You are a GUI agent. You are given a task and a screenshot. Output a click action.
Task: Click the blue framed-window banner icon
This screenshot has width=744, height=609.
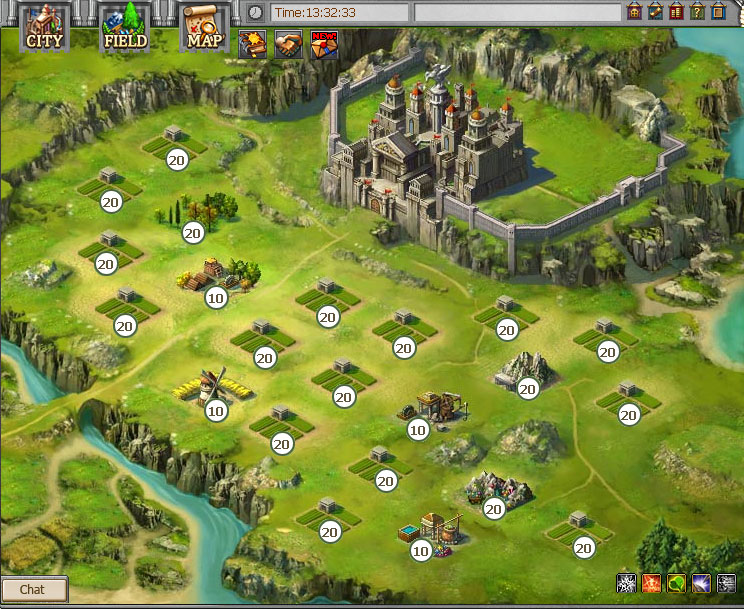click(720, 12)
